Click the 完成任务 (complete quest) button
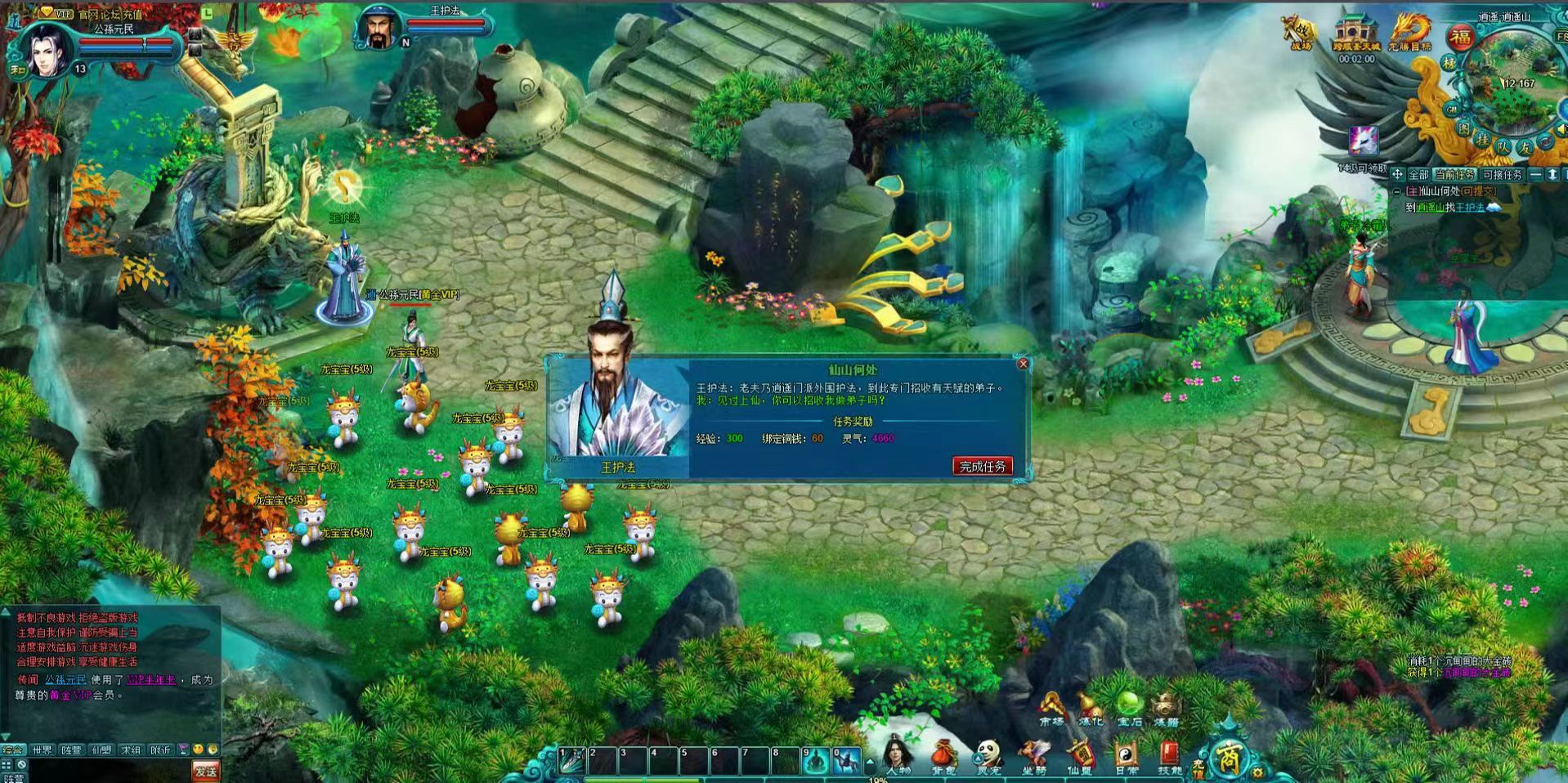Viewport: 1568px width, 783px height. pos(982,466)
